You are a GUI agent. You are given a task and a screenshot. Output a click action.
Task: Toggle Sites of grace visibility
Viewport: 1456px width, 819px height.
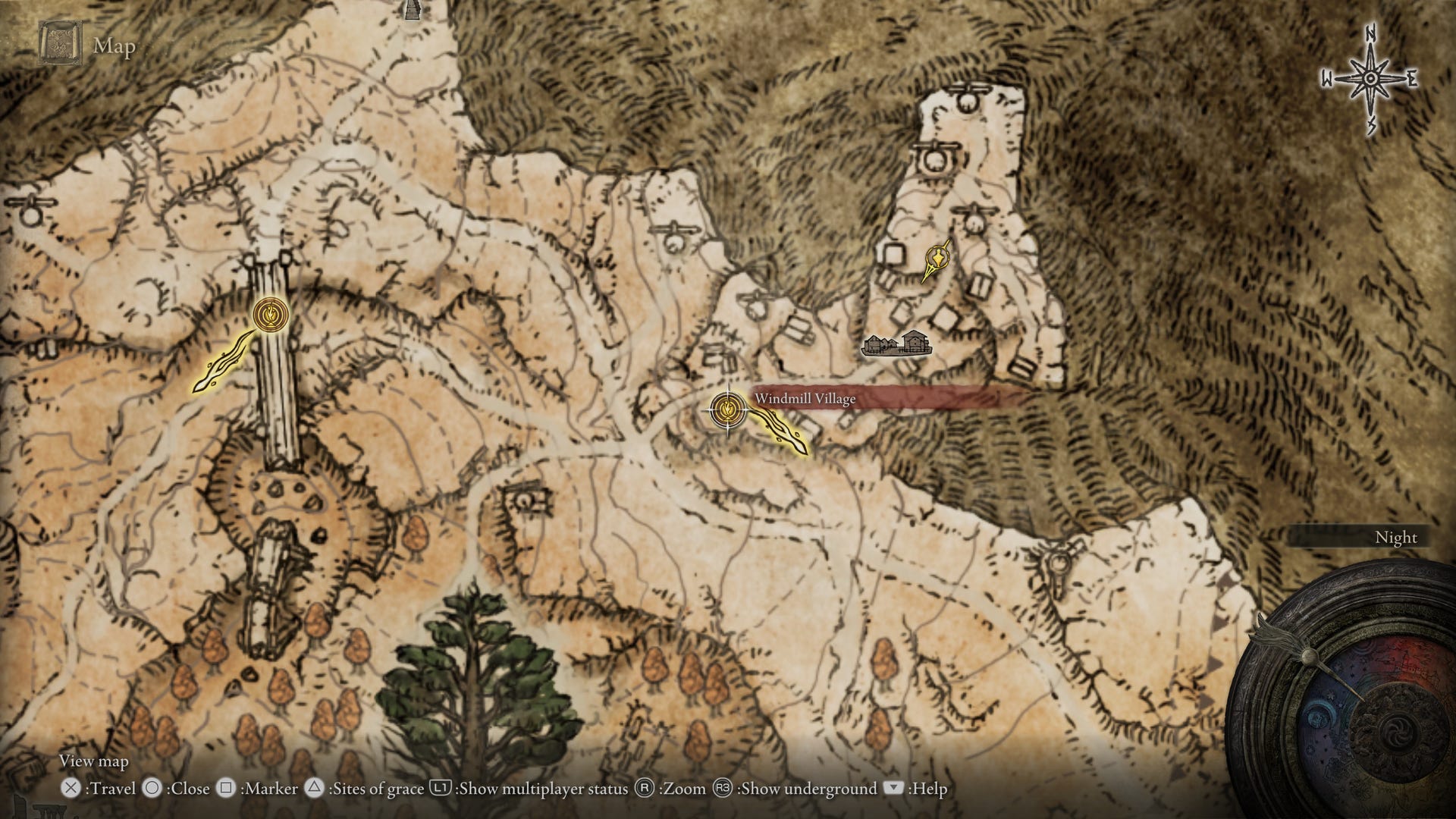364,789
